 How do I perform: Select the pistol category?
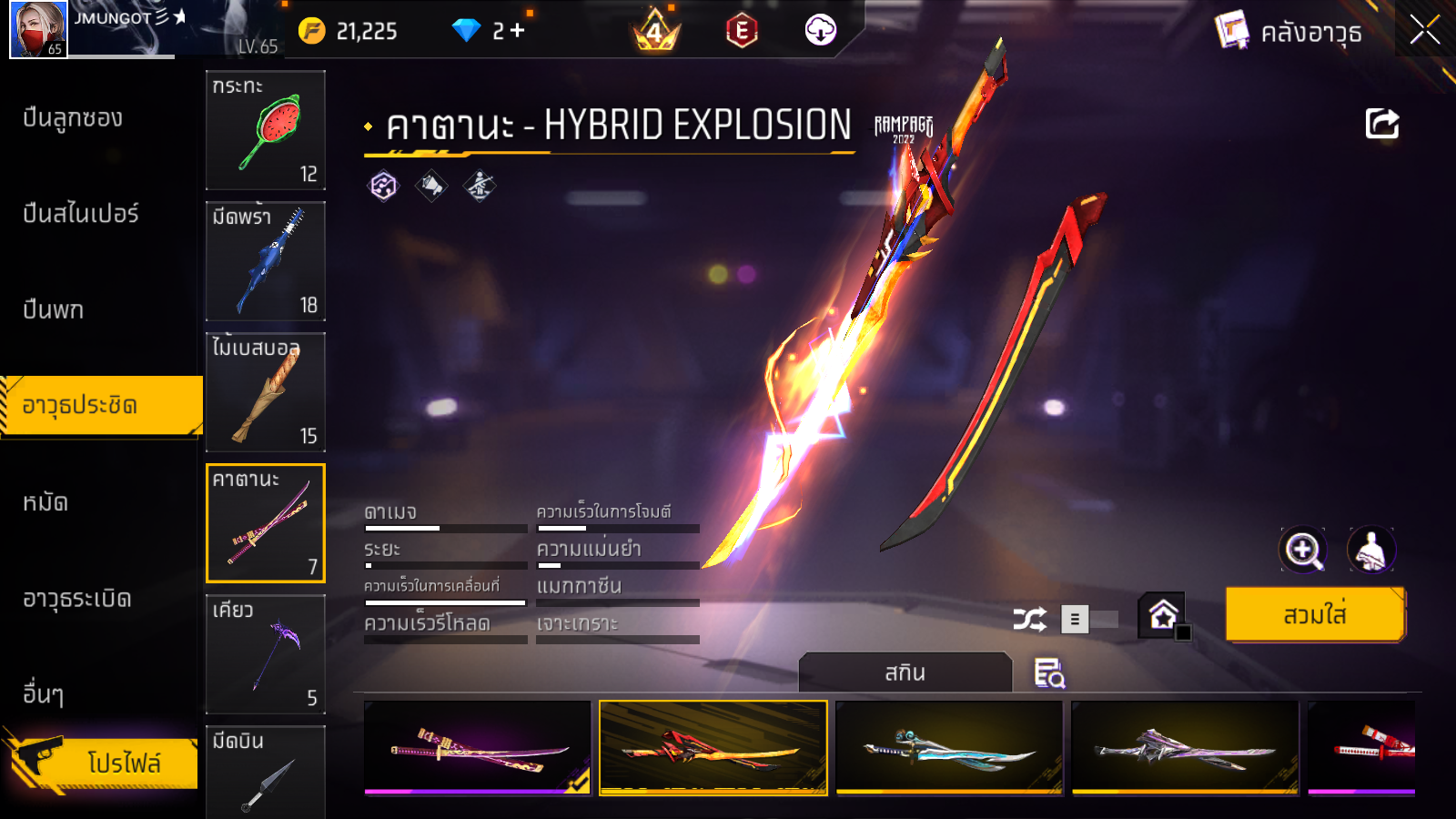(53, 310)
